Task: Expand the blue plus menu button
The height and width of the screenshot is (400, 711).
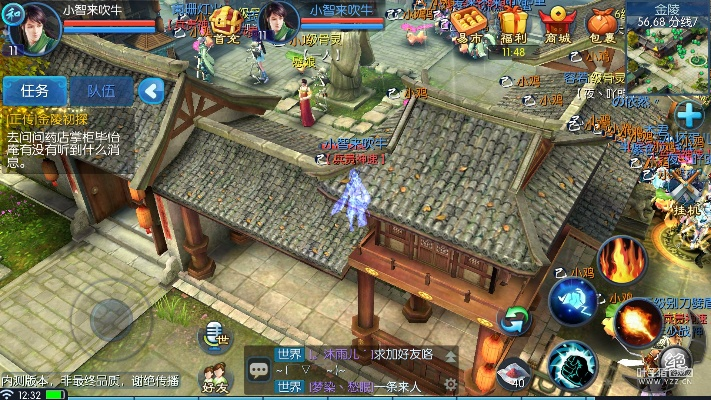Action: 688,112
